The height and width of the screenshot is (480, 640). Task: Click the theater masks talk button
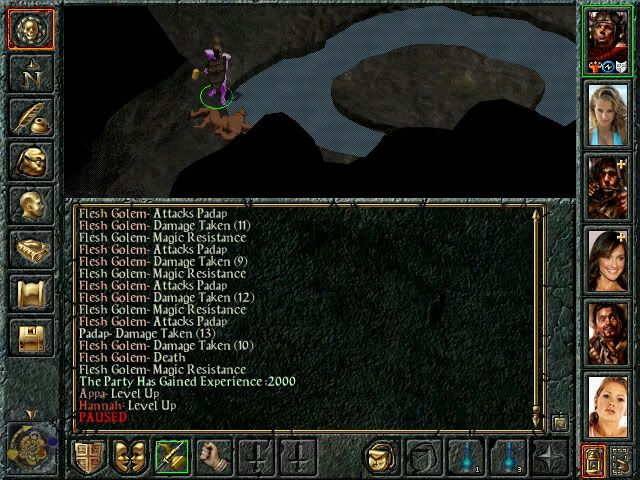(129, 457)
